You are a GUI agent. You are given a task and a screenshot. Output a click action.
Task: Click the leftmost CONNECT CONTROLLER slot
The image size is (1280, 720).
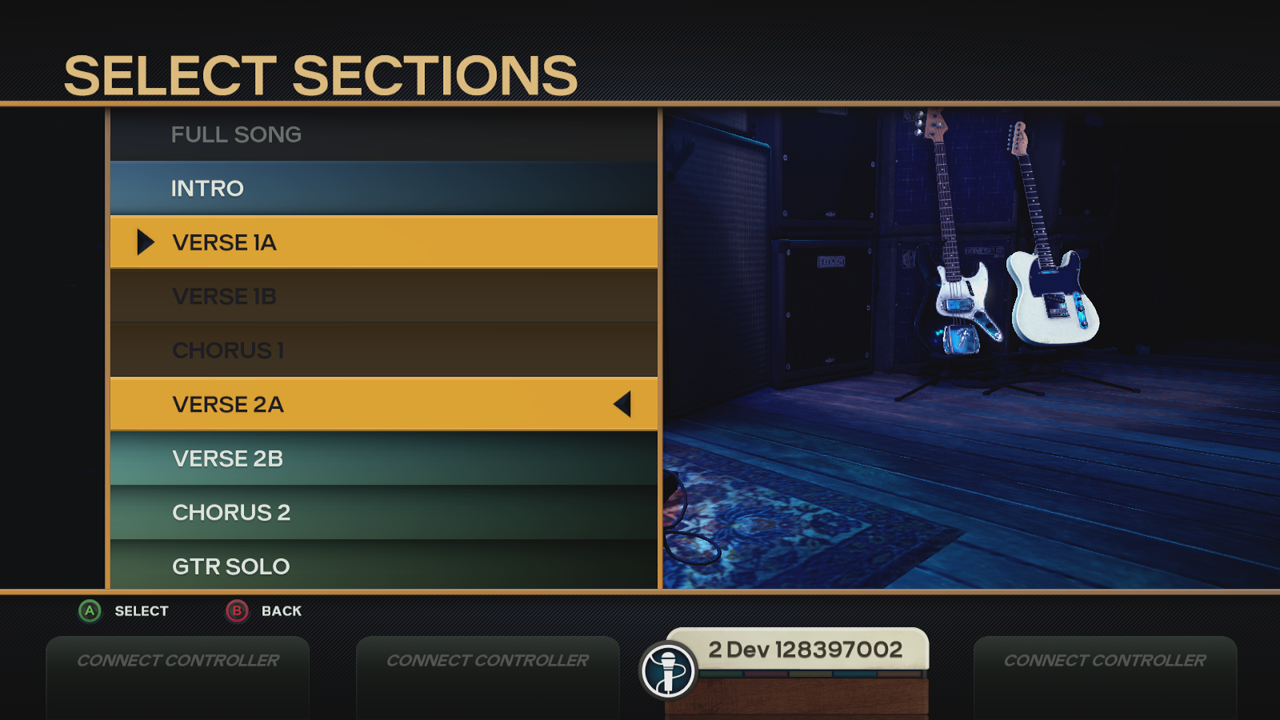click(x=177, y=660)
